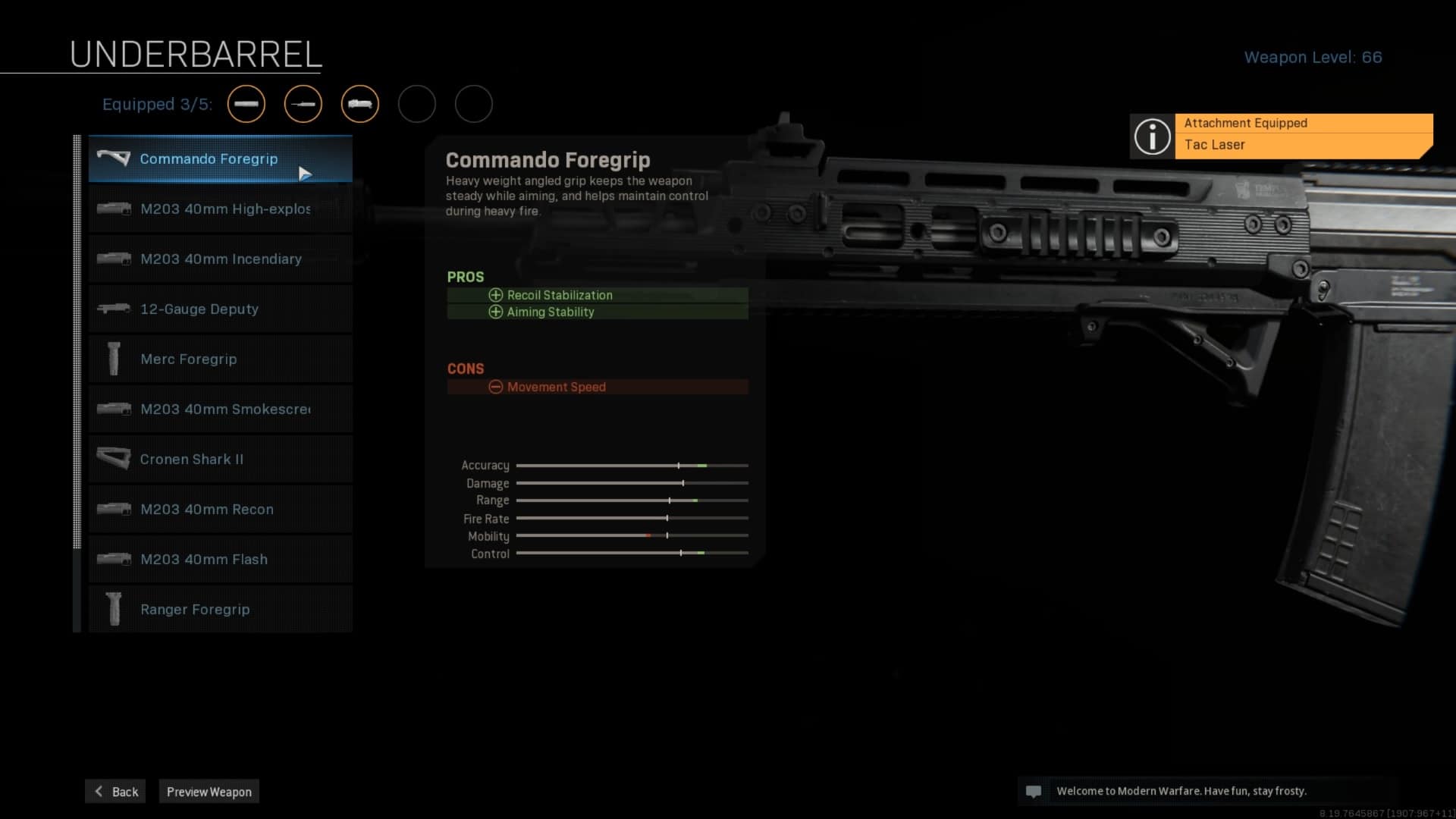The height and width of the screenshot is (819, 1456).
Task: Go back with the Back button
Action: [x=116, y=792]
